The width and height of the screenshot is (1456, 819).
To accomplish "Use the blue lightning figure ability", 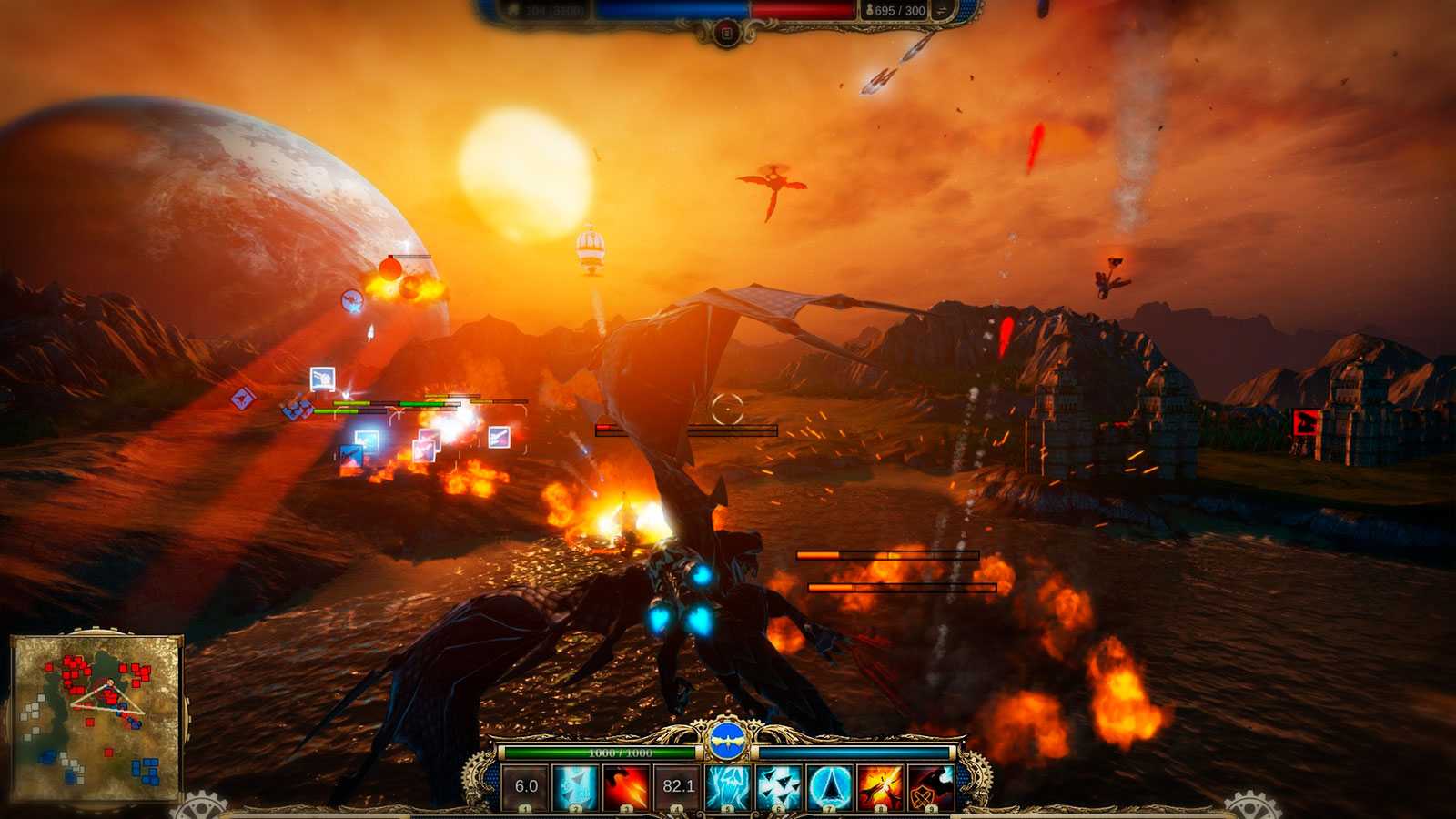I will tap(728, 786).
